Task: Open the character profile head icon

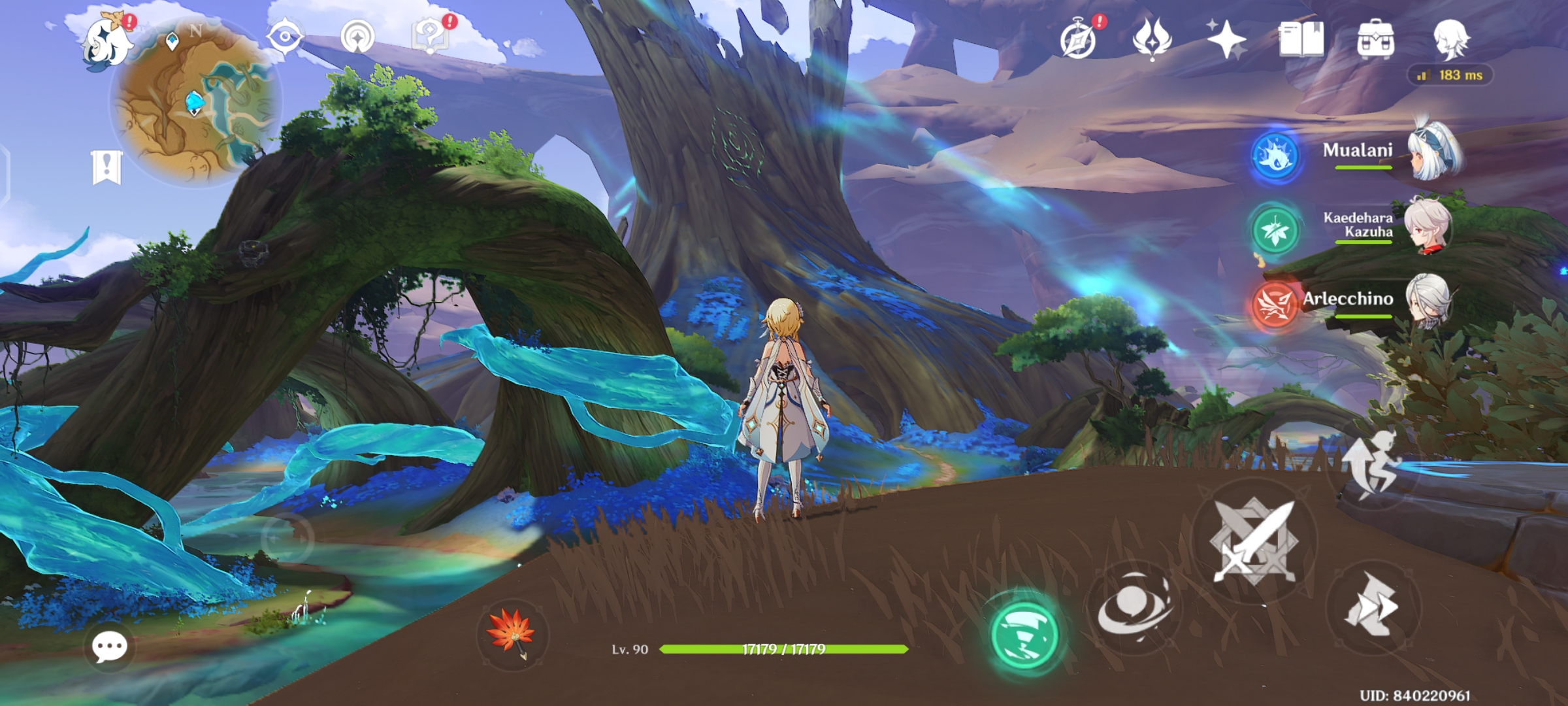Action: point(1451,39)
